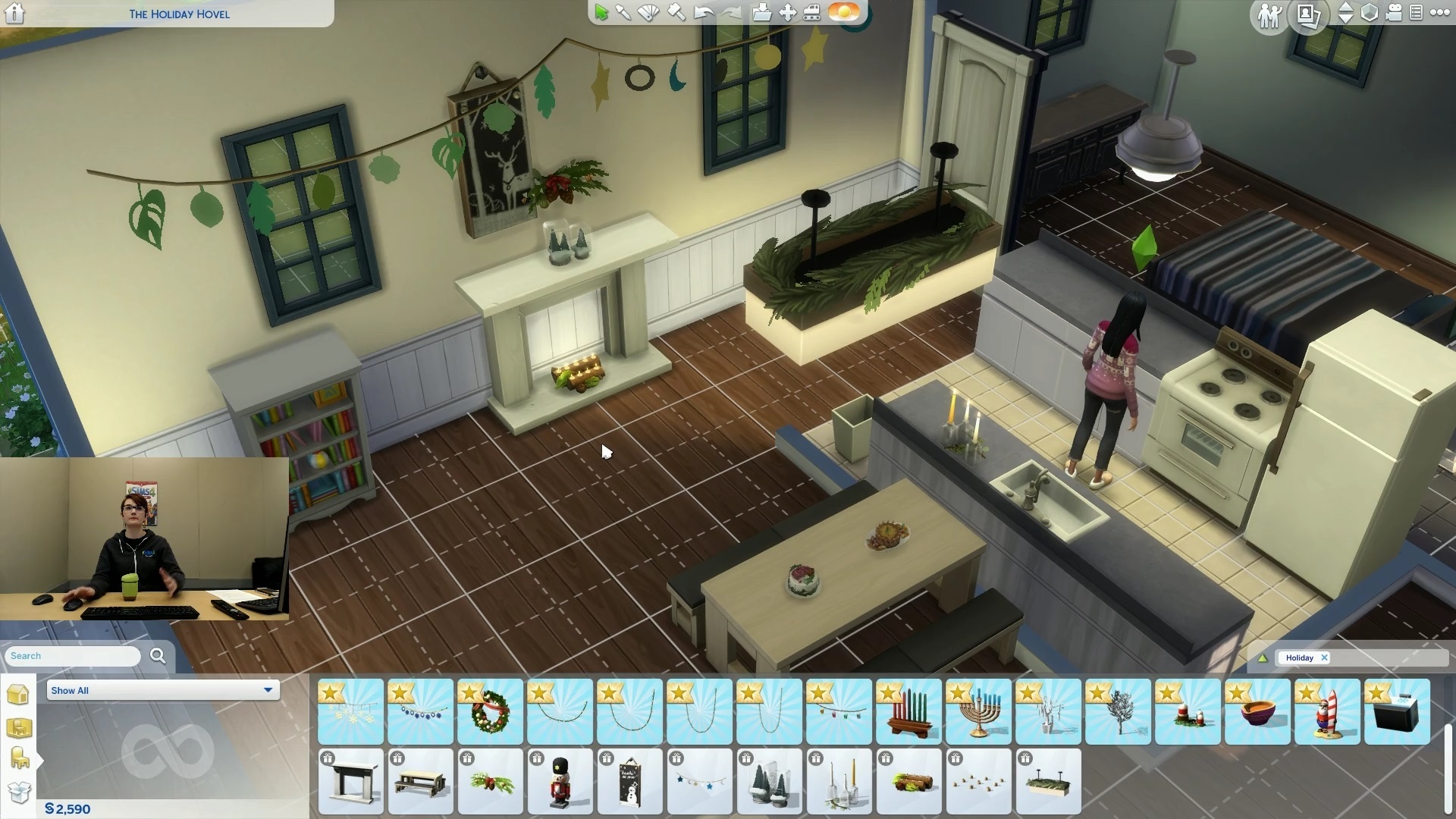Open the house build mode icon
The image size is (1456, 819).
click(18, 694)
